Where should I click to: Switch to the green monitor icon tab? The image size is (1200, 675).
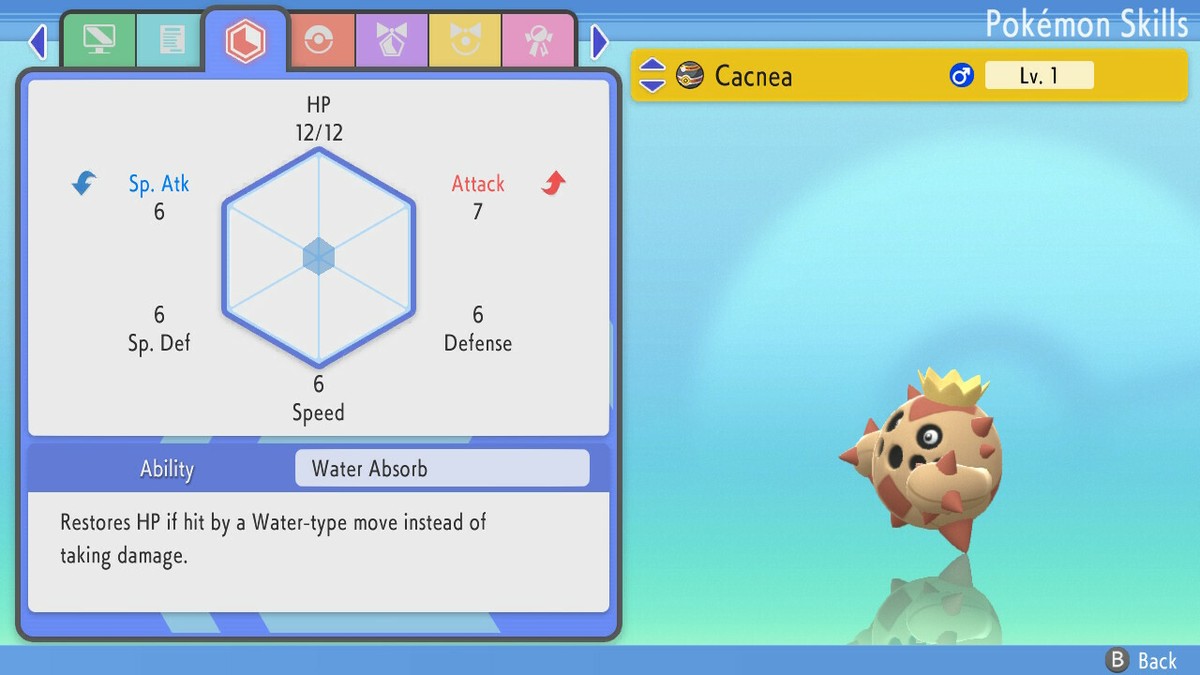98,41
